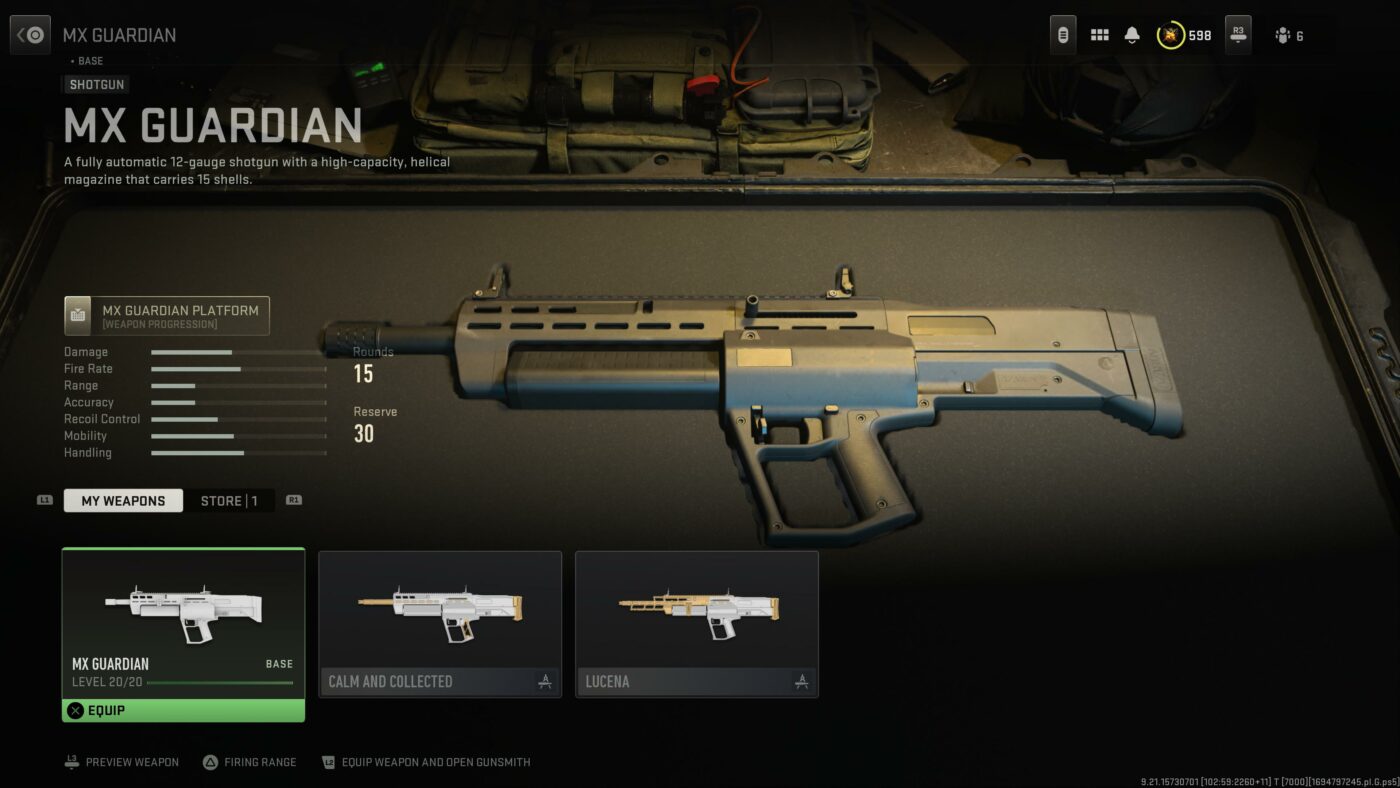Switch to the My Weapons tab

tap(123, 500)
